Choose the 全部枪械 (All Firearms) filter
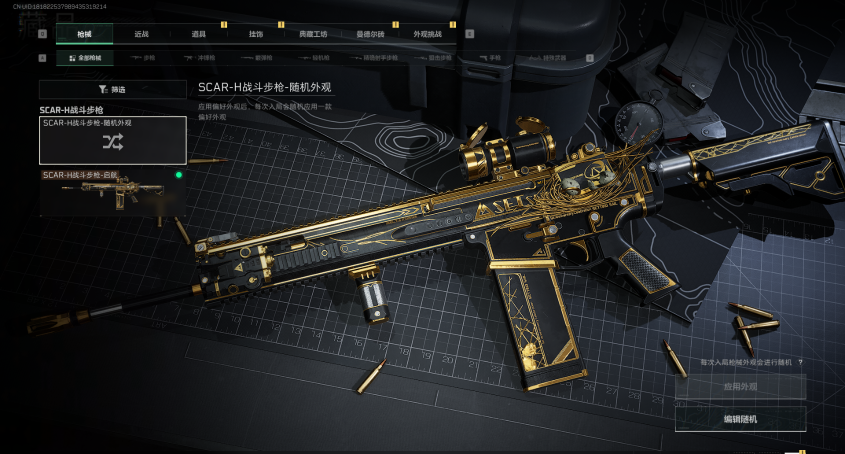The image size is (845, 454). pyautogui.click(x=86, y=59)
